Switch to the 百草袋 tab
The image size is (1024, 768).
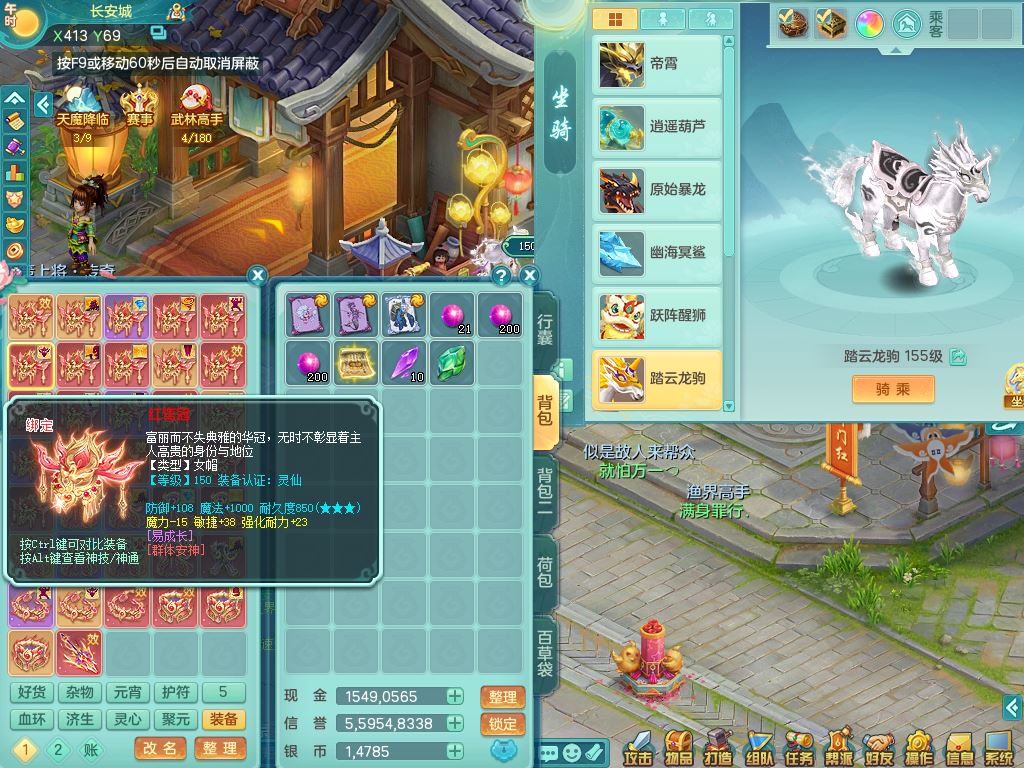[x=546, y=653]
